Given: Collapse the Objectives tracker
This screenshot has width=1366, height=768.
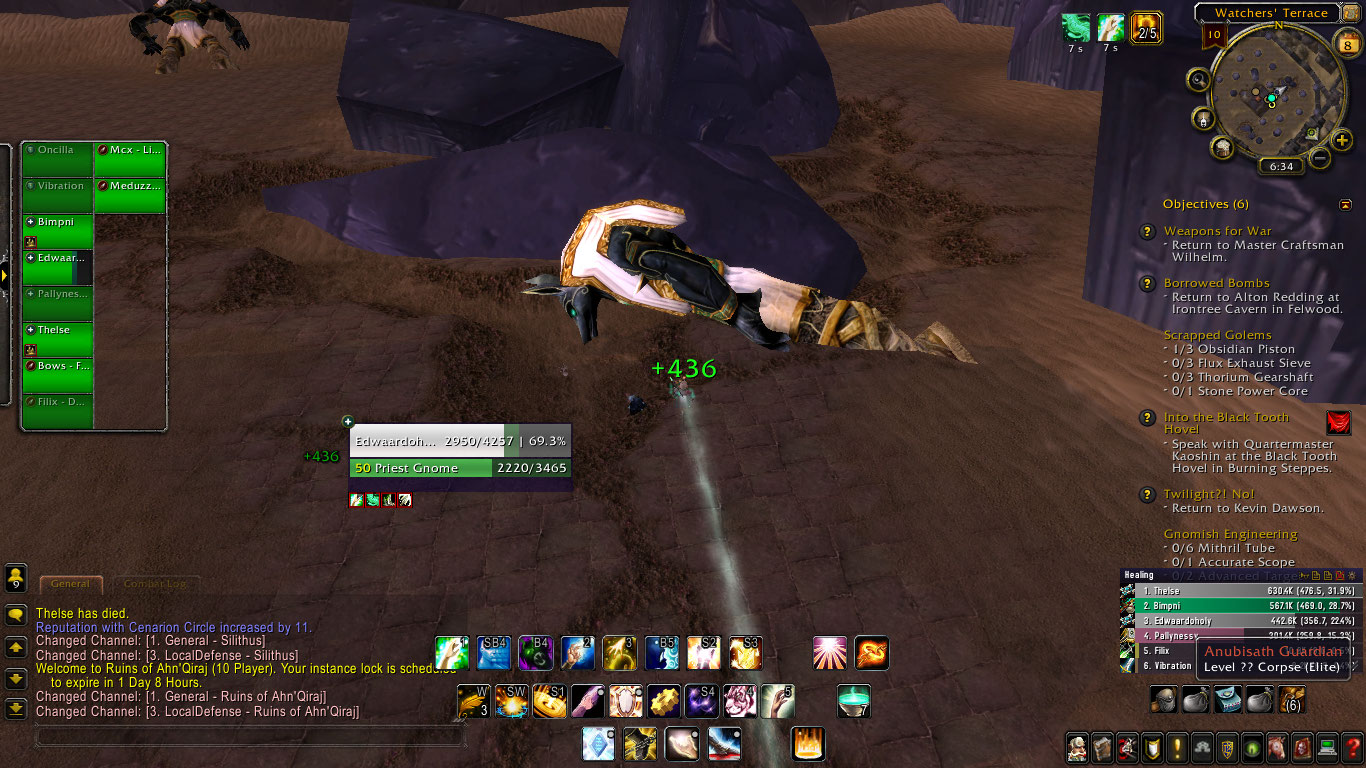Looking at the screenshot, I should point(1345,204).
